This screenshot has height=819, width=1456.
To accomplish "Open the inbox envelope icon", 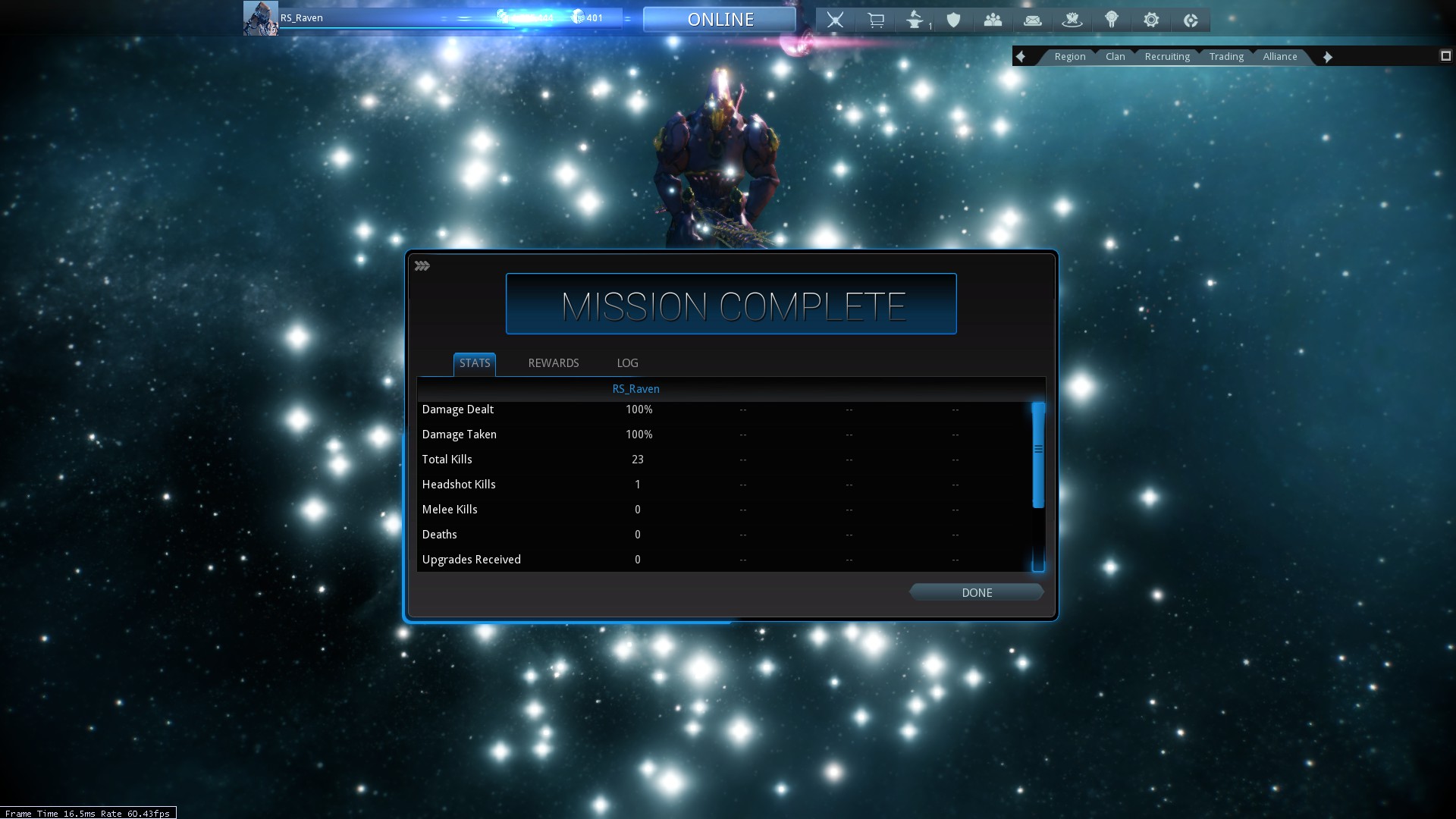I will [x=1032, y=20].
